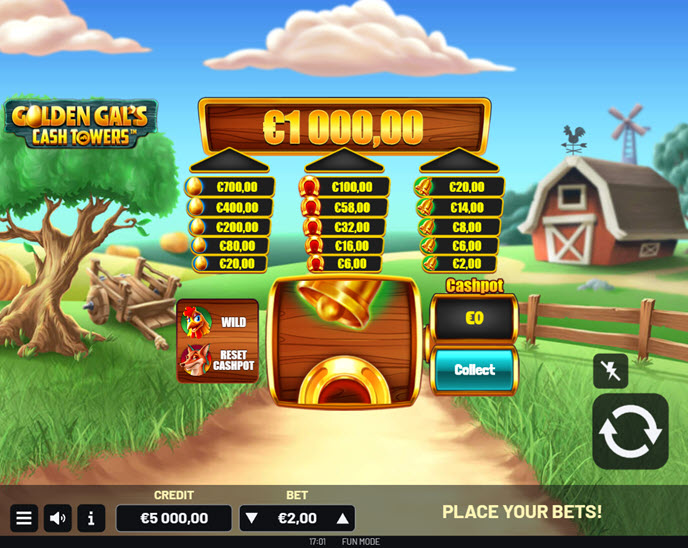Toggle turbo mode lightning bolt button
This screenshot has height=548, width=688.
[610, 370]
